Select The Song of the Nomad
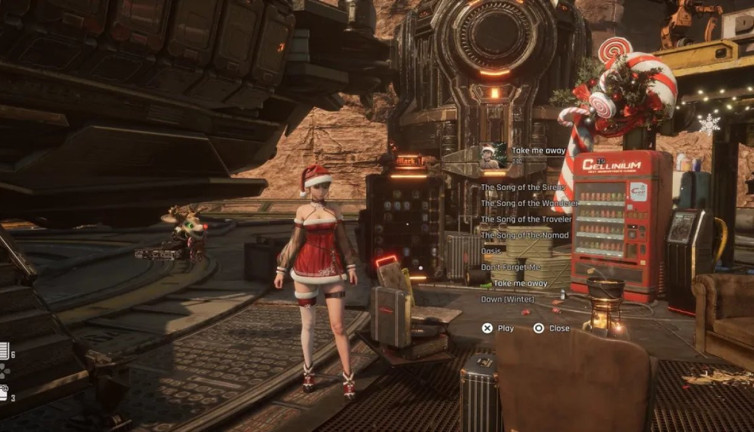The width and height of the screenshot is (754, 432). point(524,235)
